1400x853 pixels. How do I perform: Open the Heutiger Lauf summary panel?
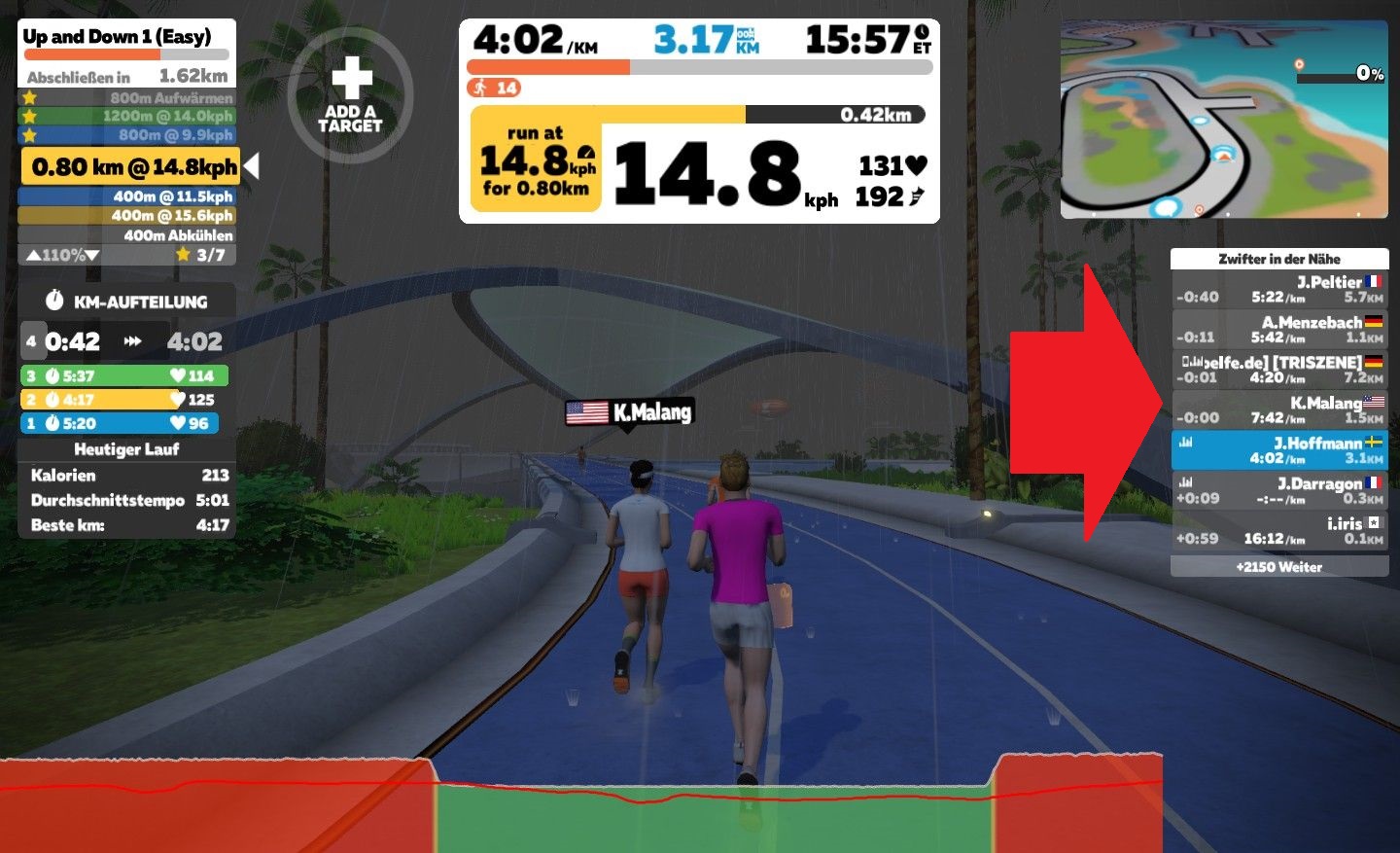pos(127,449)
